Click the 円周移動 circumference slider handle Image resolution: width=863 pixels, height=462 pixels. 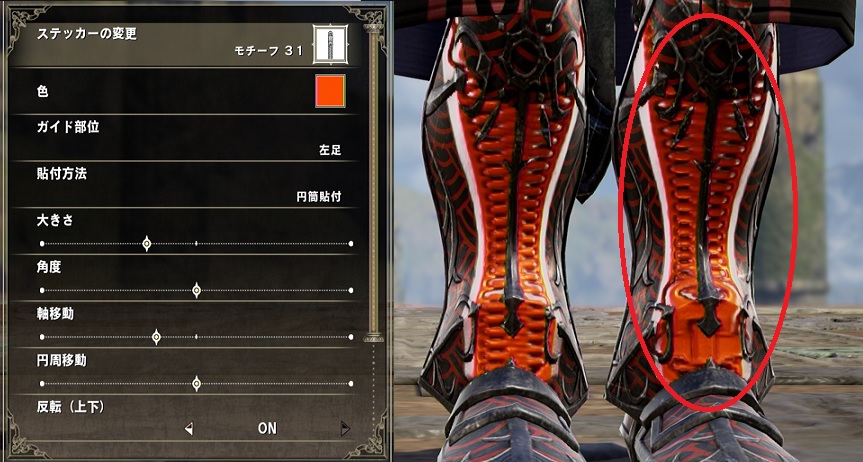pos(196,383)
